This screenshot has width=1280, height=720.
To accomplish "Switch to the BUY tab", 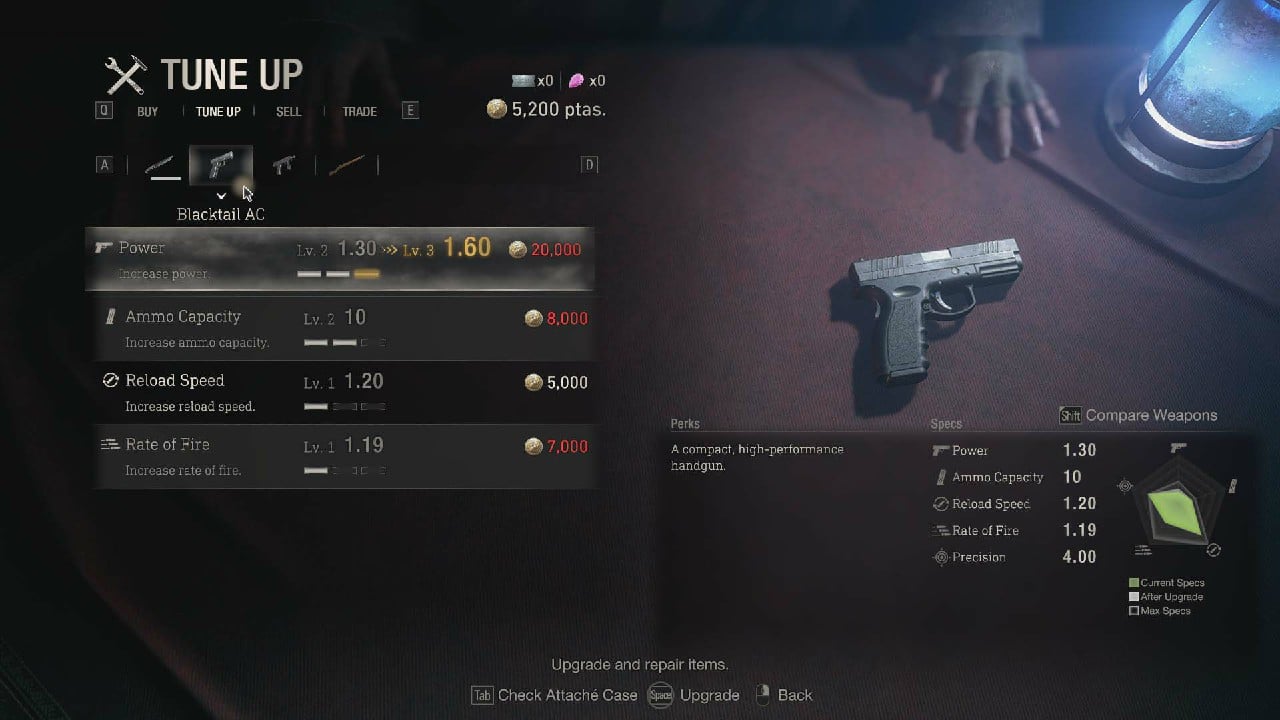I will tap(148, 111).
